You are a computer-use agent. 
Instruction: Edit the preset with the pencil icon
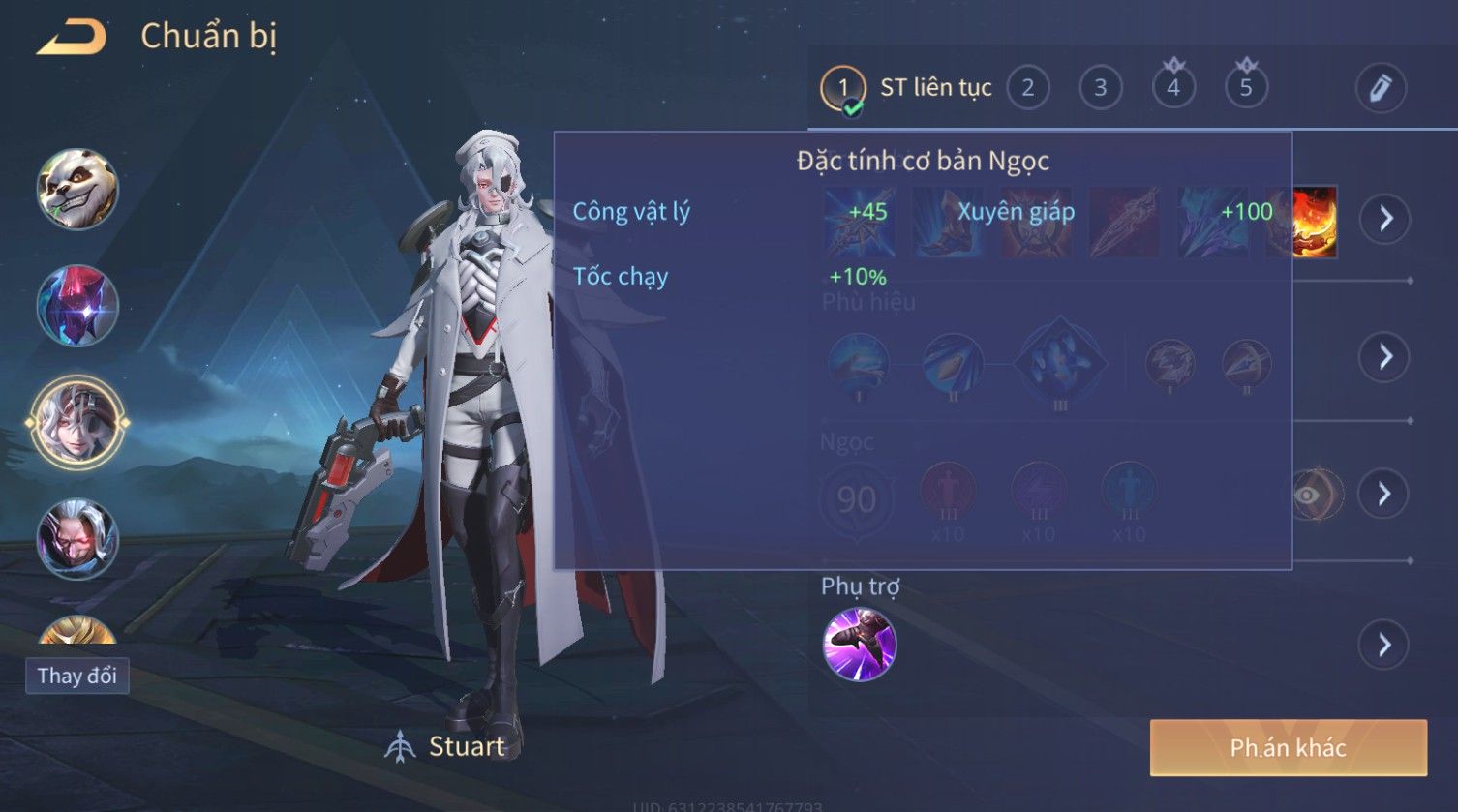pos(1381,88)
